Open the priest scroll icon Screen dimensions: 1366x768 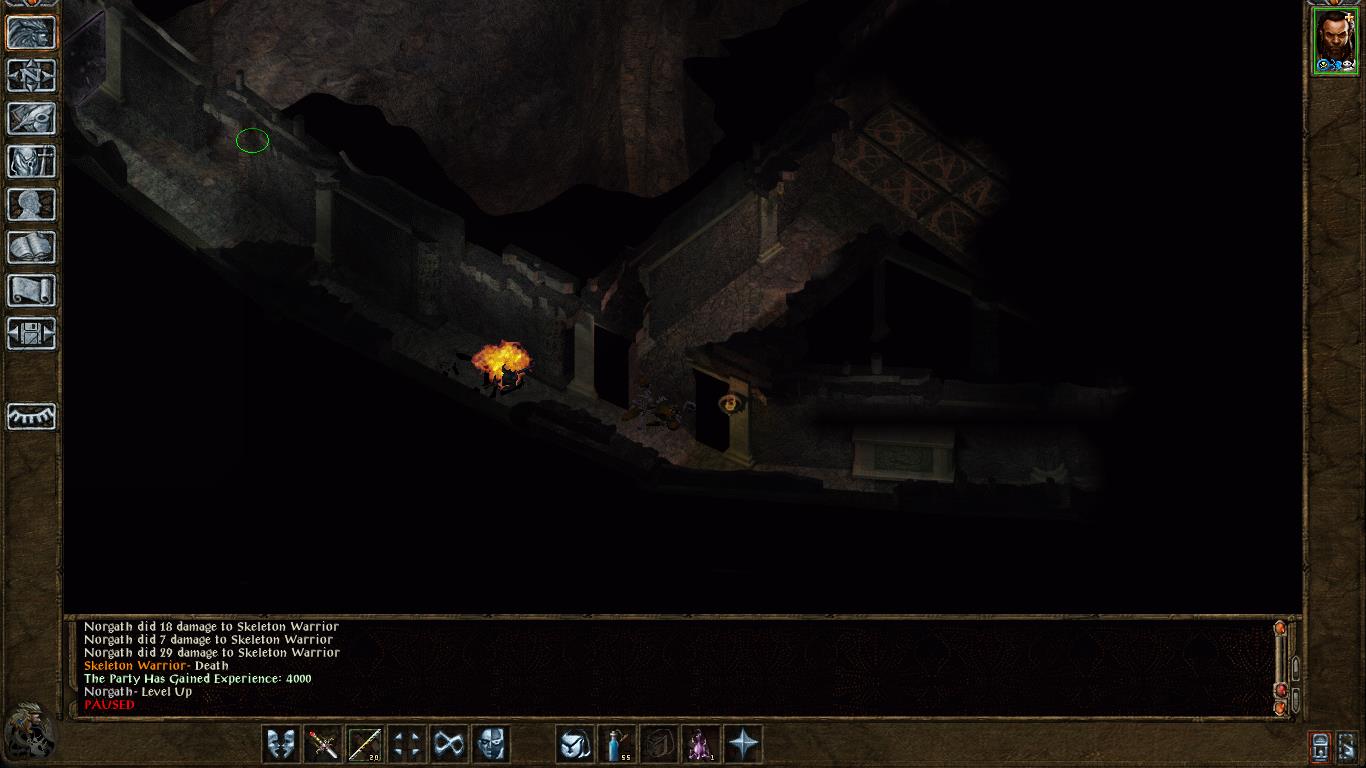(x=32, y=290)
